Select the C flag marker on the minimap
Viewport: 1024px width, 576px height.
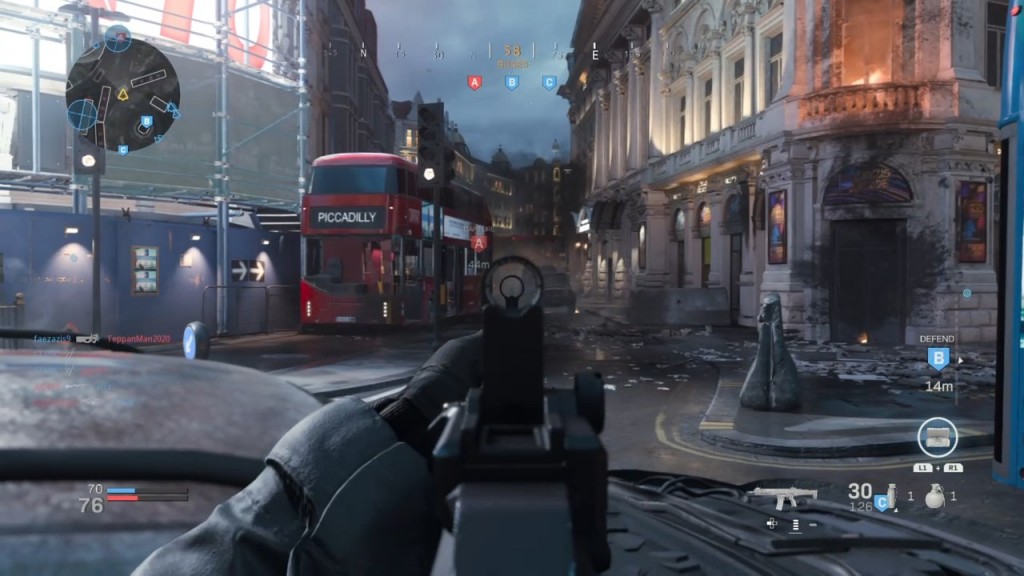tap(123, 150)
